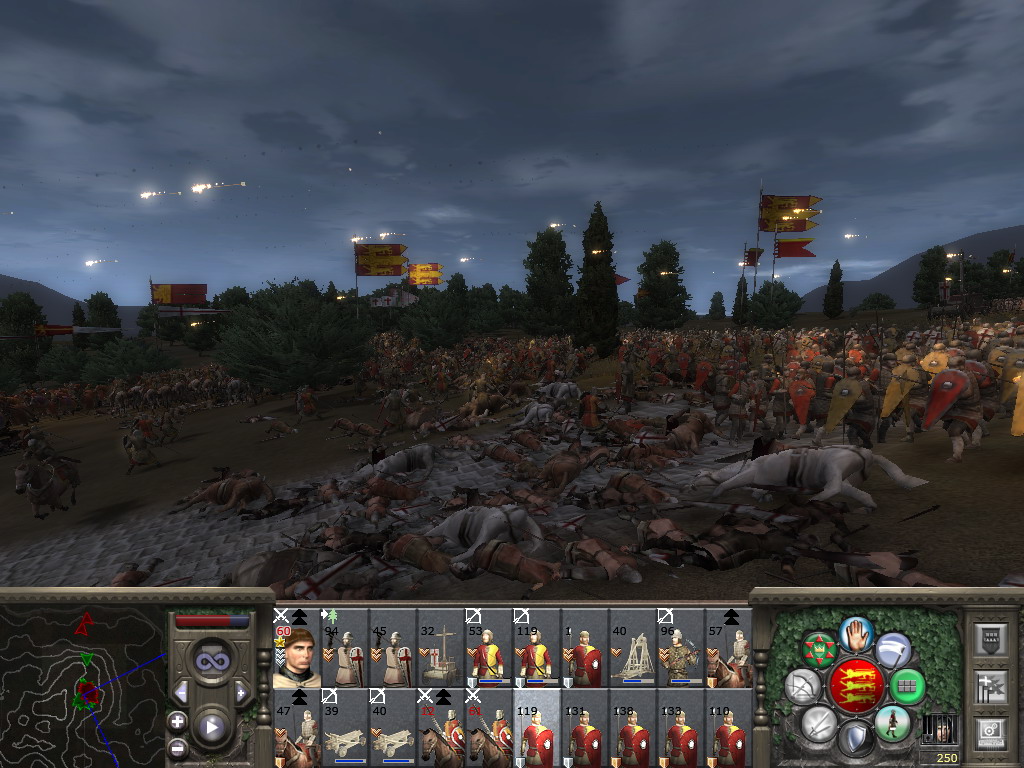The height and width of the screenshot is (768, 1024).
Task: Open the group formations green grid button
Action: (x=906, y=687)
